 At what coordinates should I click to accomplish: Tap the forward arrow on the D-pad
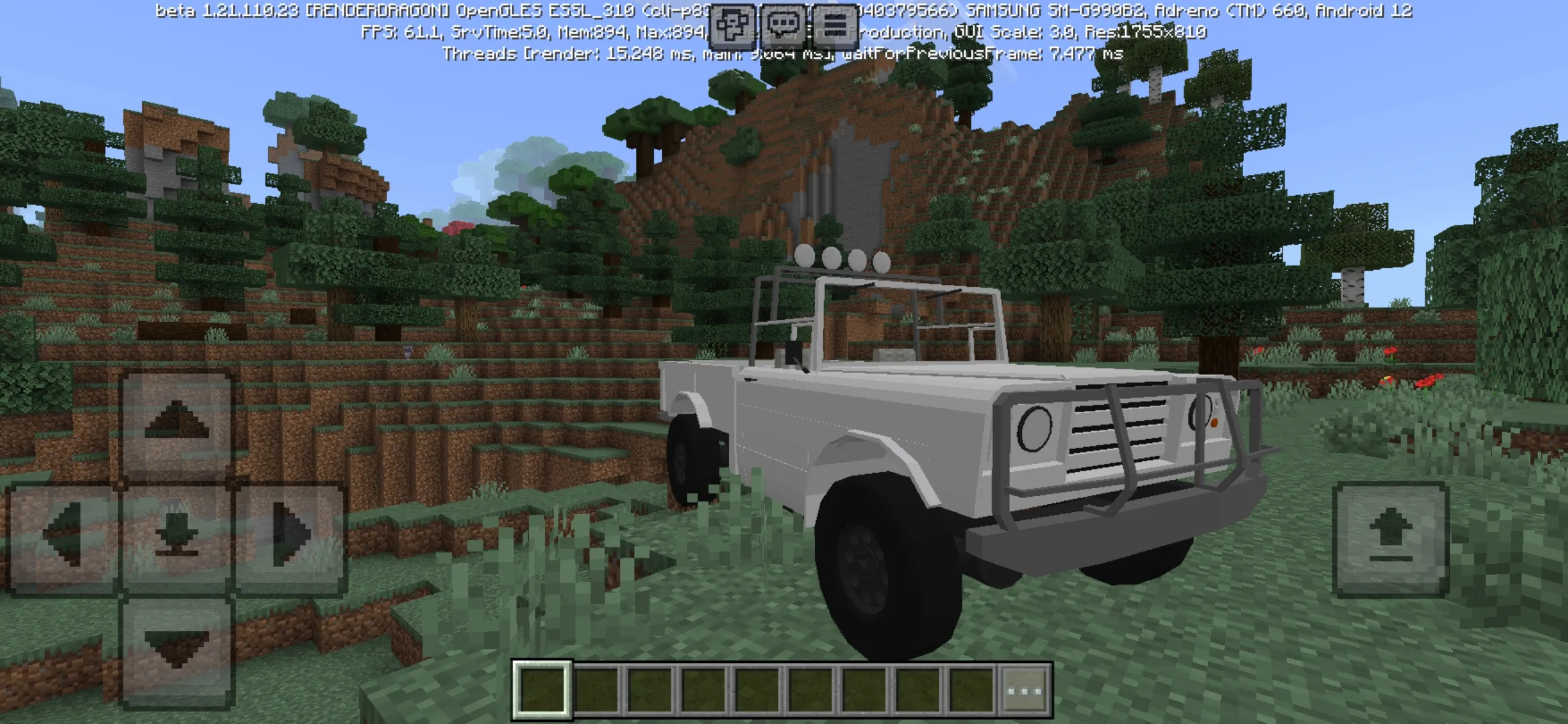tap(176, 424)
